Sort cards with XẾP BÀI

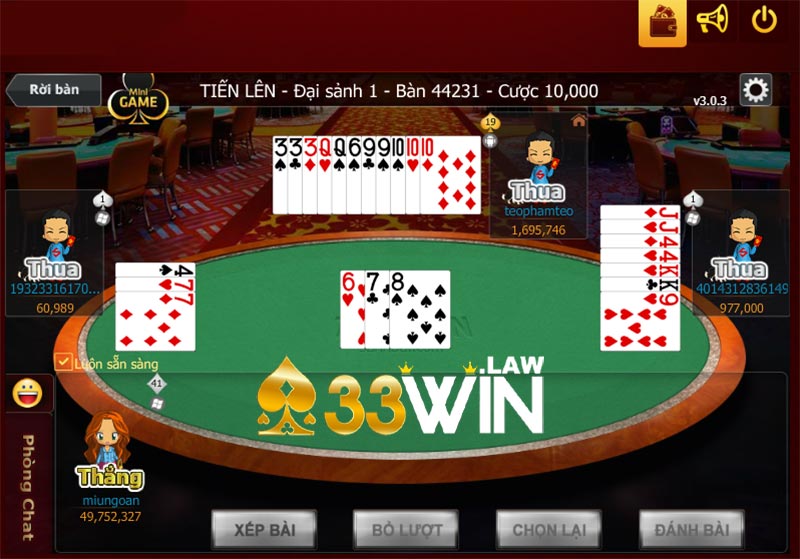(263, 529)
